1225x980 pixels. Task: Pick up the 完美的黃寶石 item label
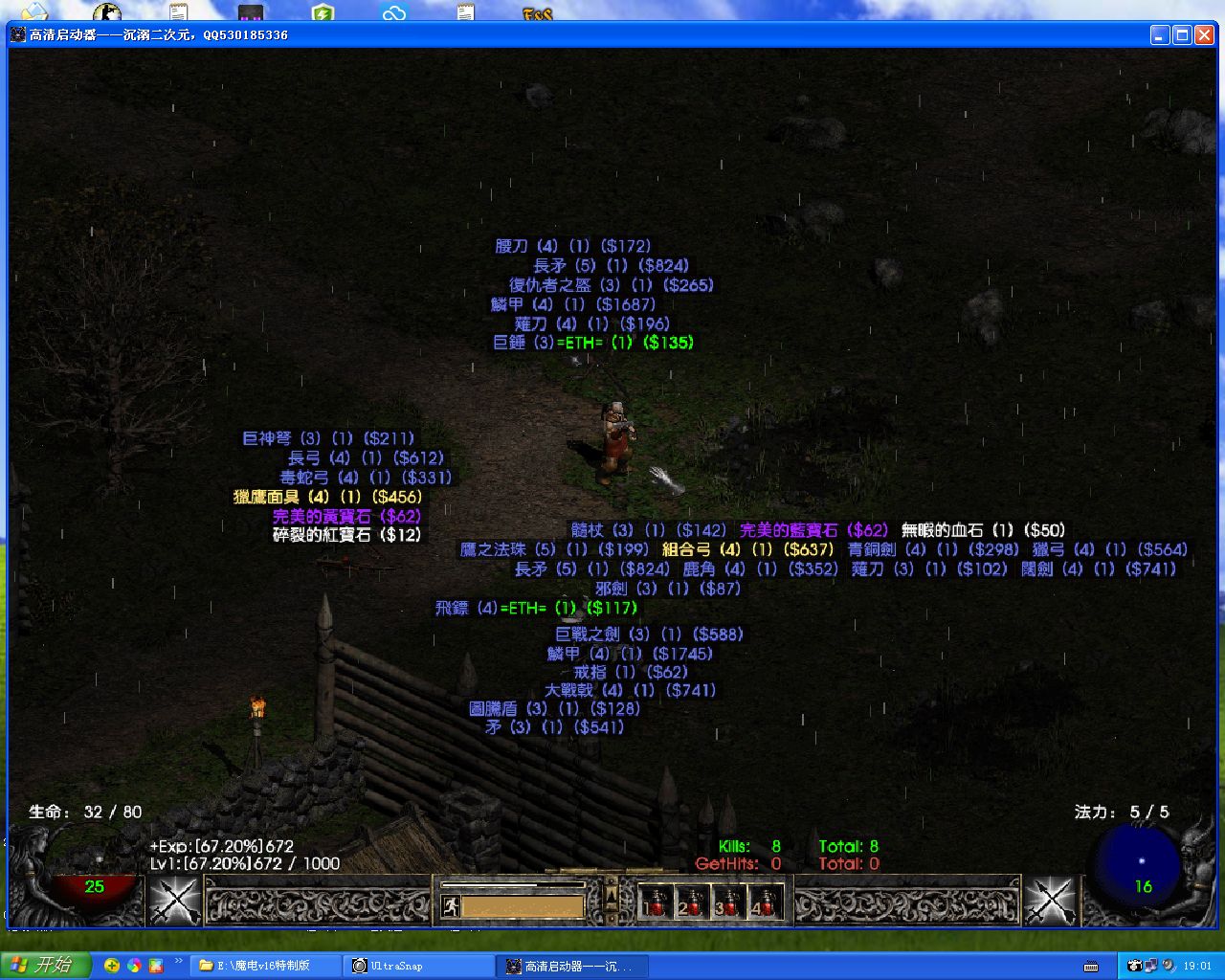(346, 516)
